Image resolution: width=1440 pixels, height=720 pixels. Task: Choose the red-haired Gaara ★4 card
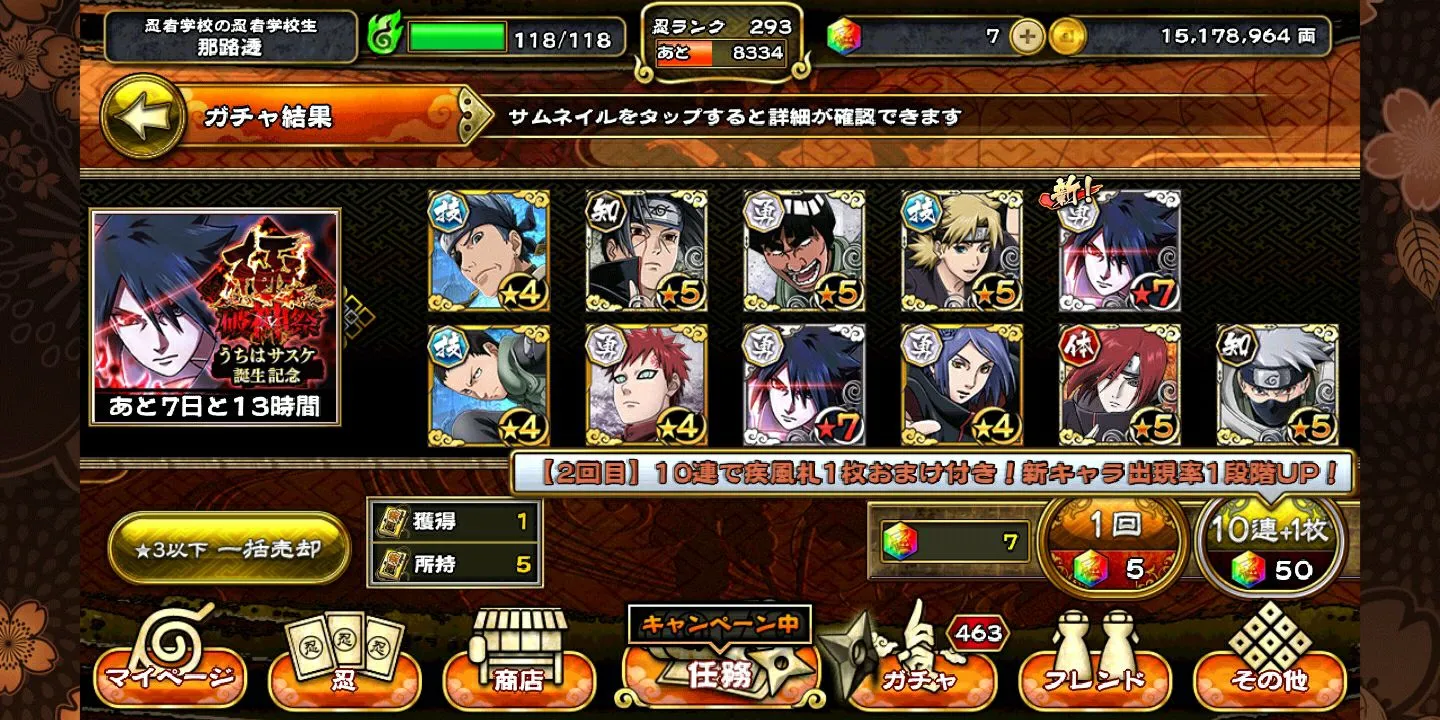(x=646, y=385)
